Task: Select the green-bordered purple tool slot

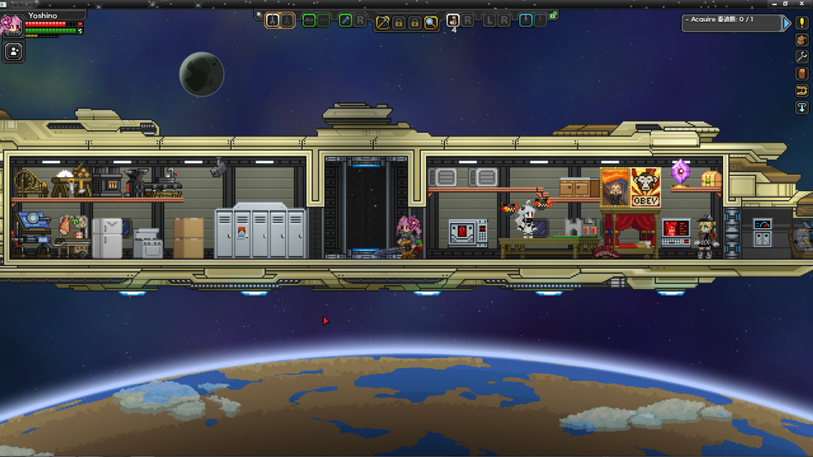Action: pyautogui.click(x=345, y=20)
